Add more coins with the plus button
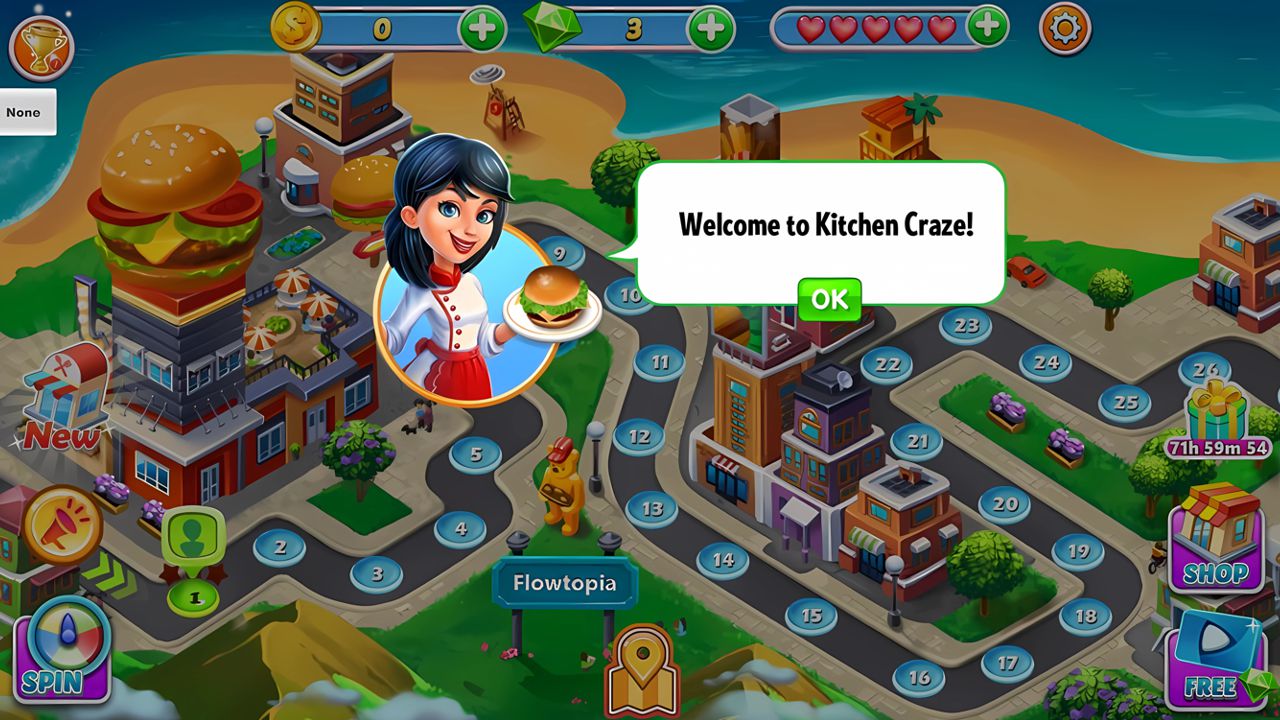 (480, 28)
